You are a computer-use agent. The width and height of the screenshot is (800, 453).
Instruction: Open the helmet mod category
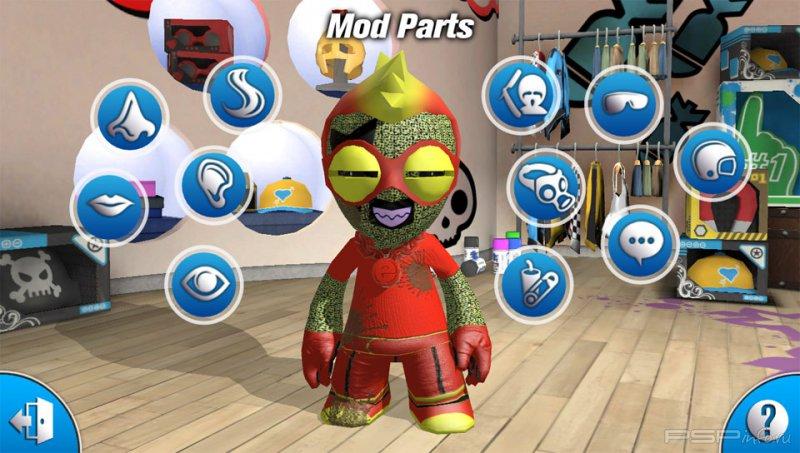pyautogui.click(x=712, y=162)
